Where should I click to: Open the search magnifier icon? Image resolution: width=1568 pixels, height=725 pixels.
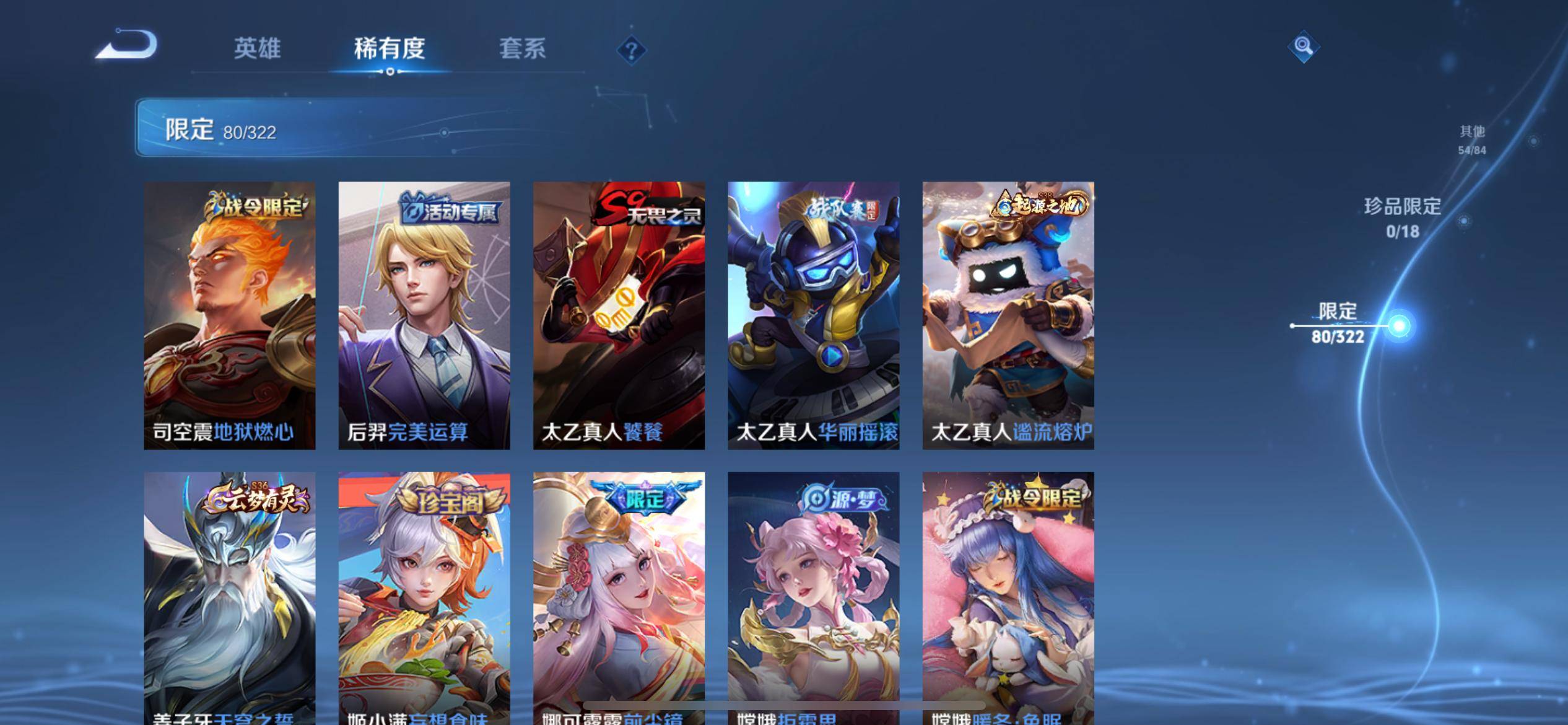pyautogui.click(x=1303, y=46)
